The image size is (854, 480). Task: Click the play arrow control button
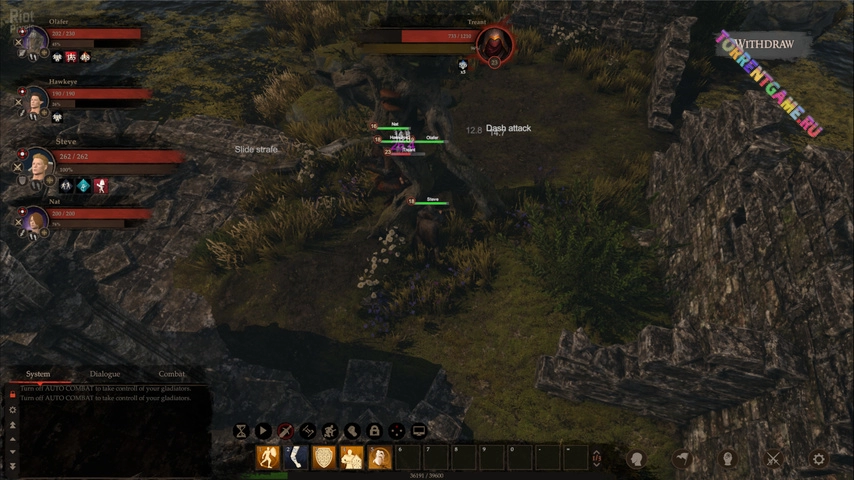click(263, 431)
